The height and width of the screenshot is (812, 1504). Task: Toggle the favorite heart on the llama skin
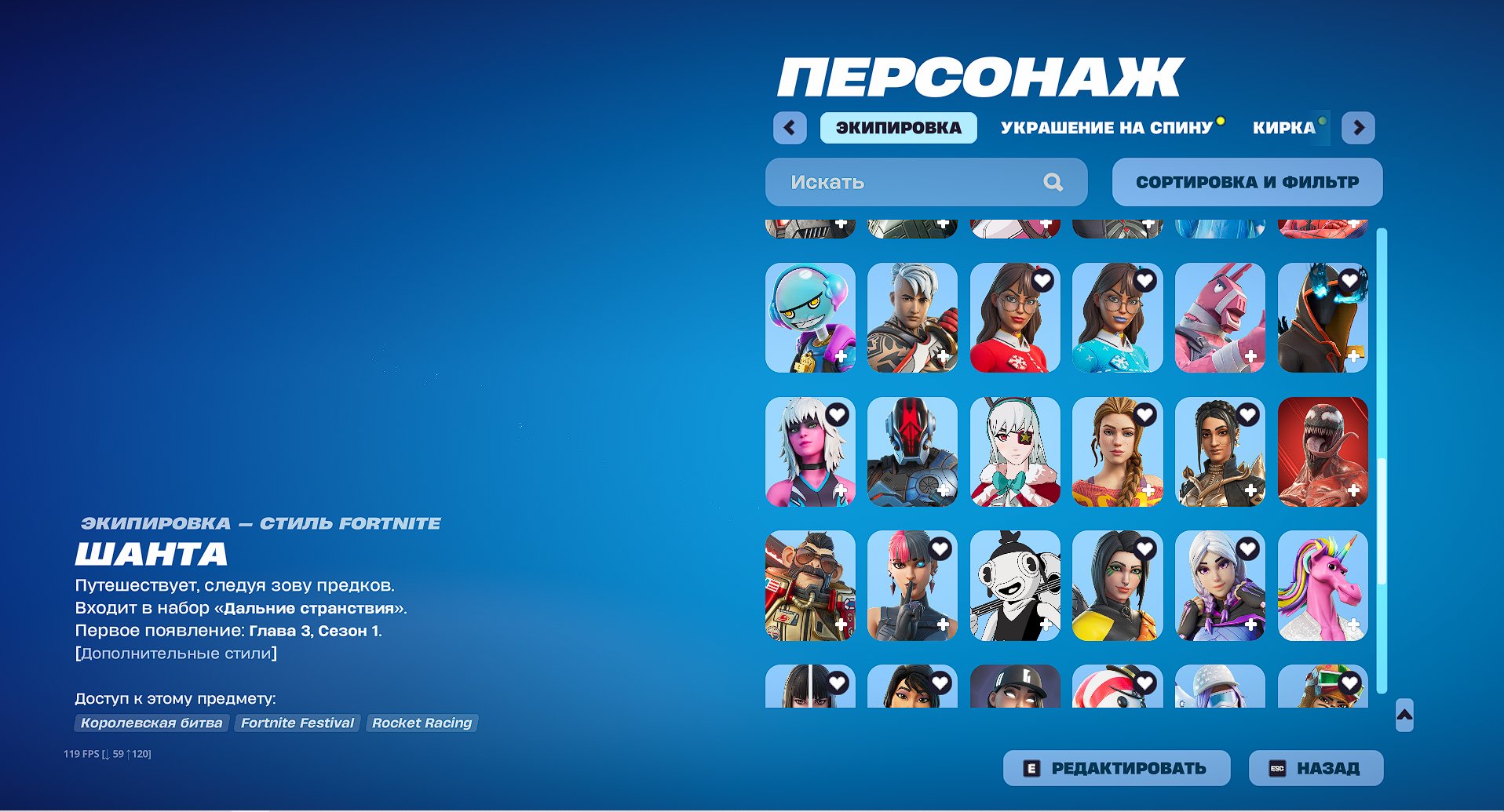pos(1247,279)
